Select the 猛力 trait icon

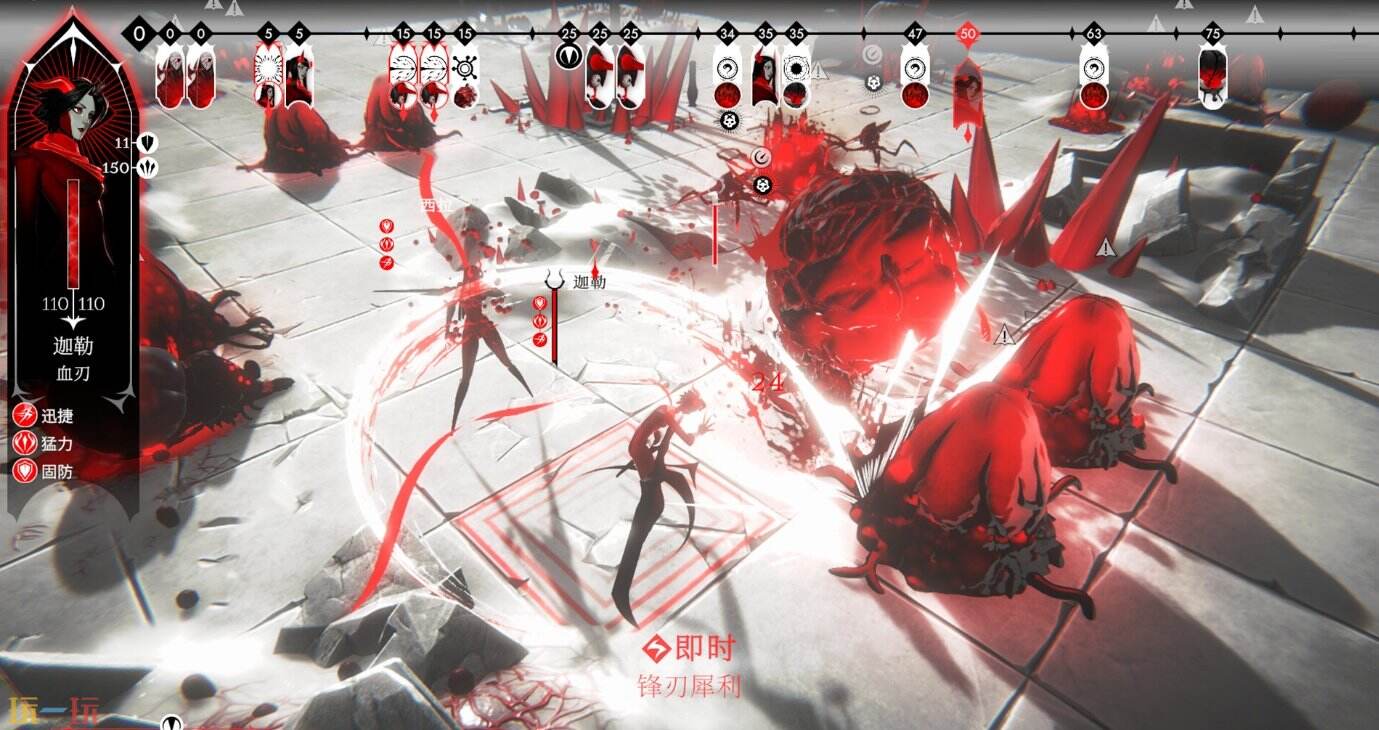[x=23, y=442]
